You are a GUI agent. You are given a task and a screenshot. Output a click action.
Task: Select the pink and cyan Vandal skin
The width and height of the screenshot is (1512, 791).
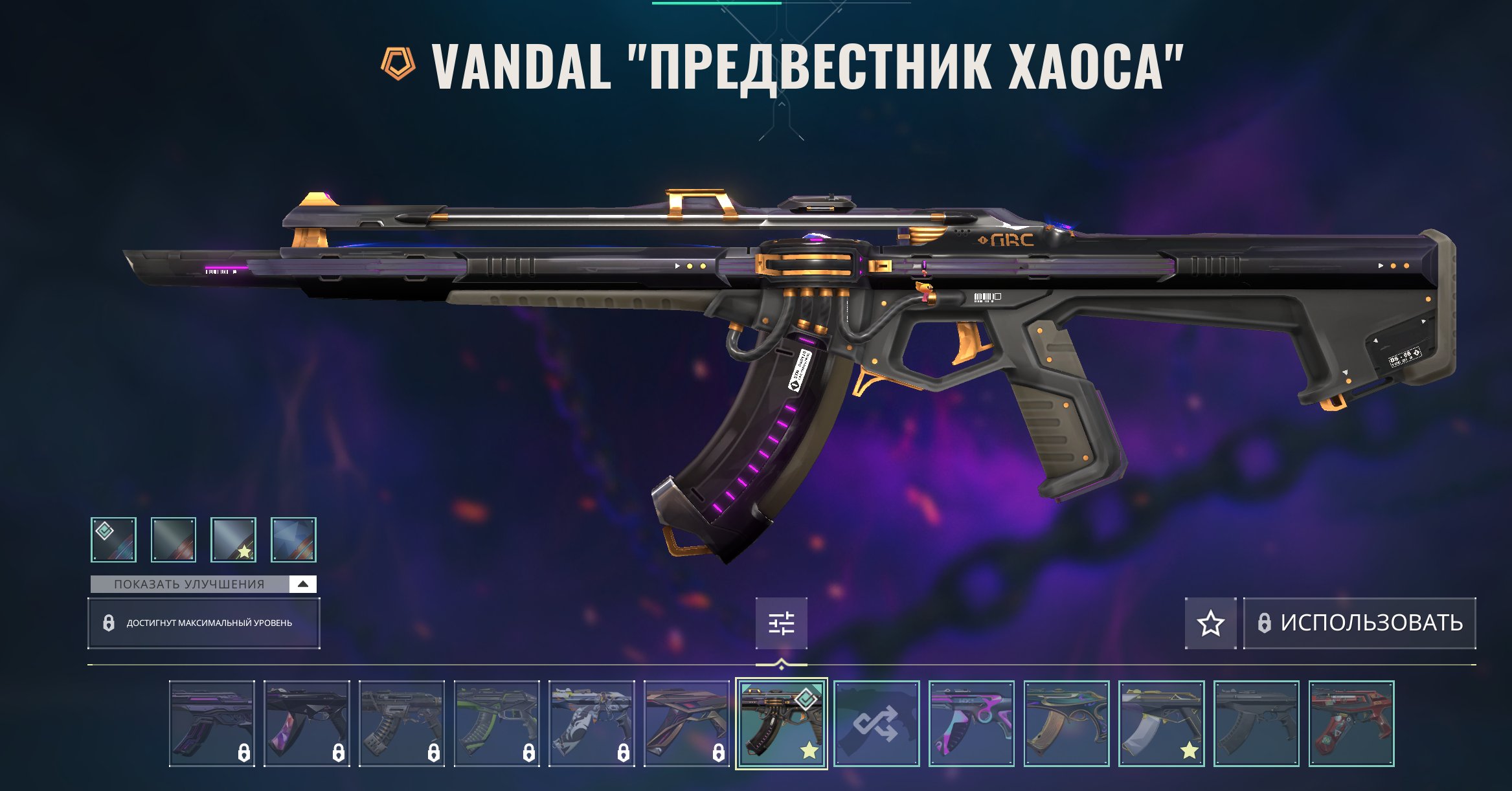point(971,723)
